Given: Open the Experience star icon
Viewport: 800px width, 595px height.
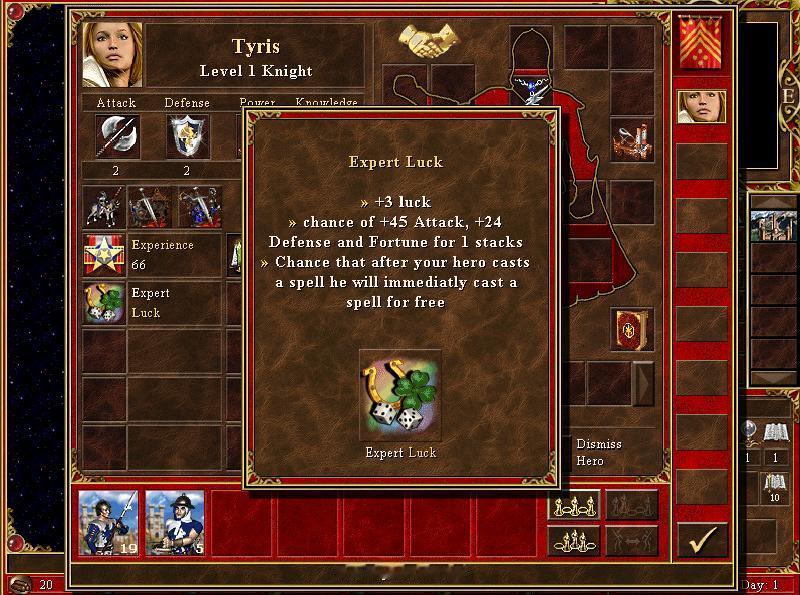Looking at the screenshot, I should tap(103, 255).
